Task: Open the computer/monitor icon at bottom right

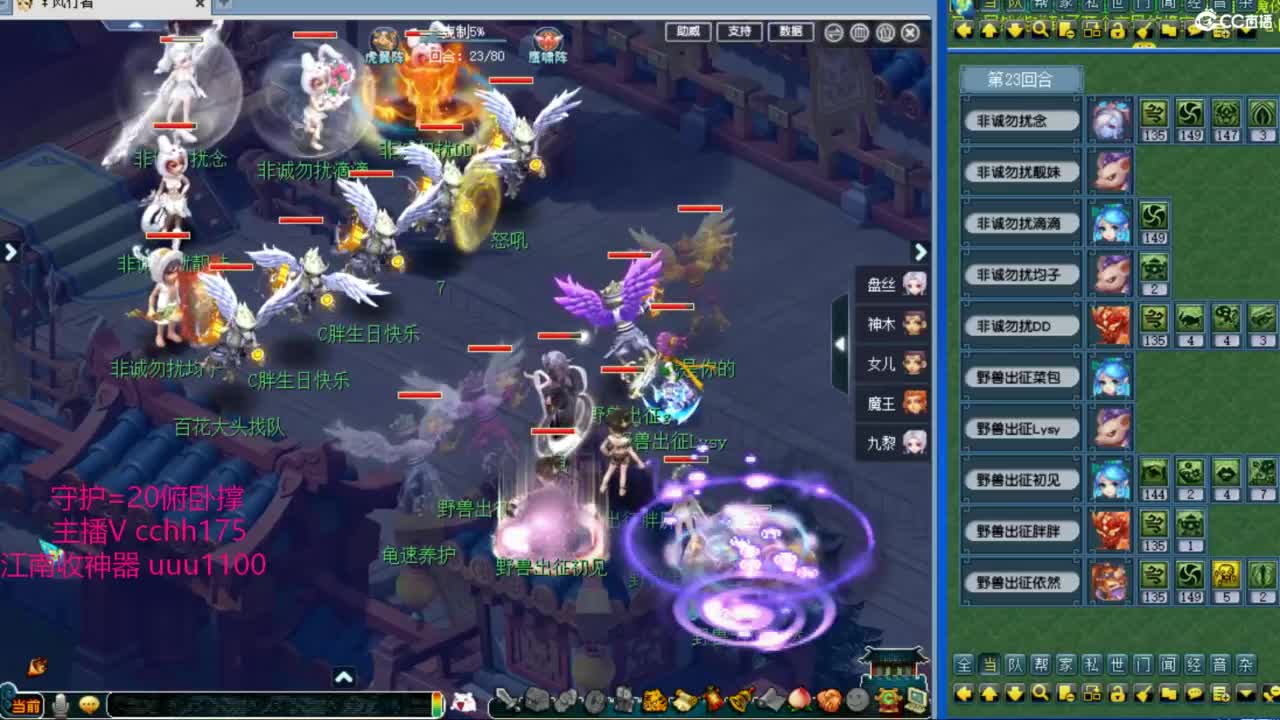Action: tap(916, 701)
